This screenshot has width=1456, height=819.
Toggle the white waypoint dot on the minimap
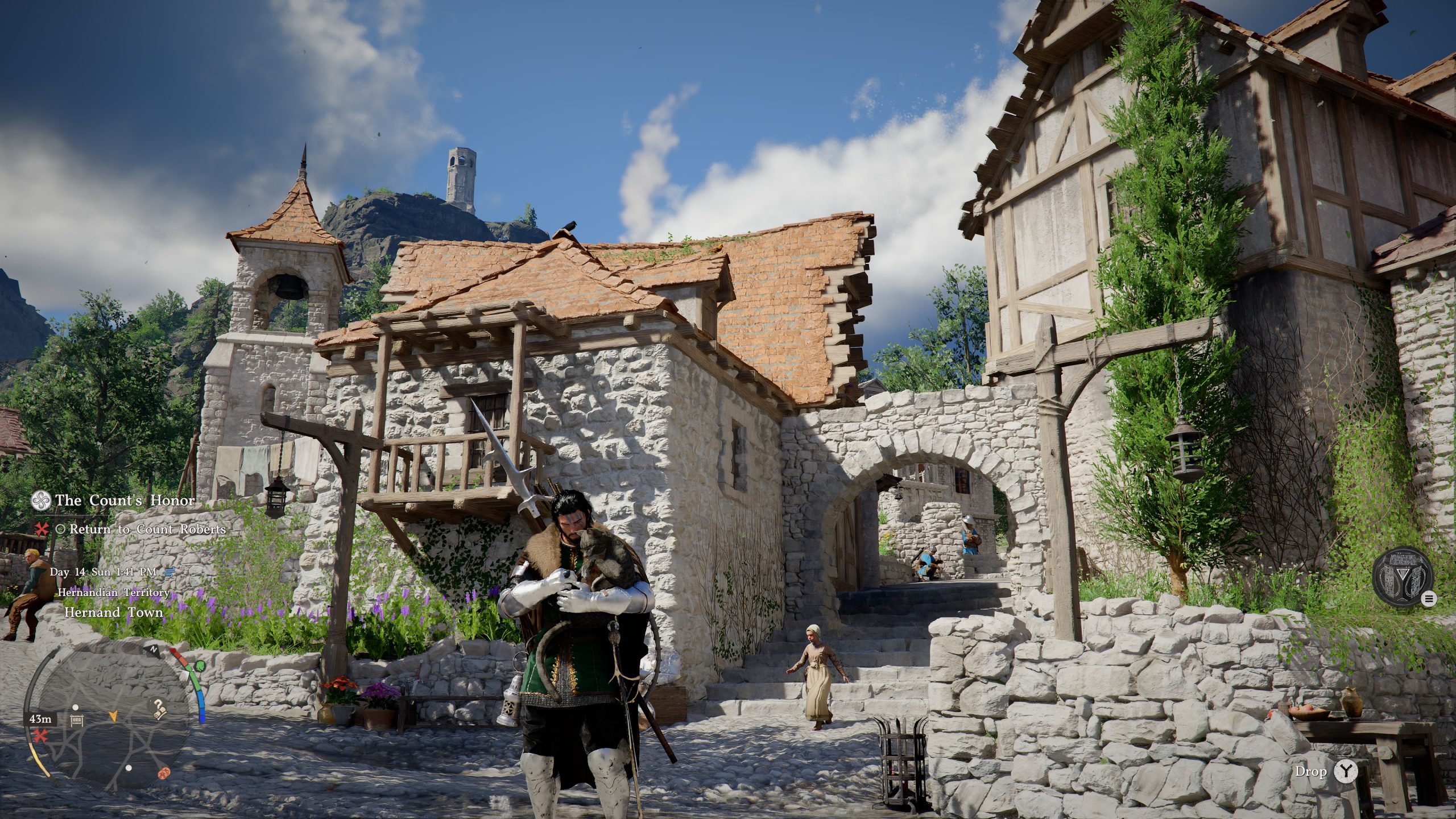tap(76, 708)
